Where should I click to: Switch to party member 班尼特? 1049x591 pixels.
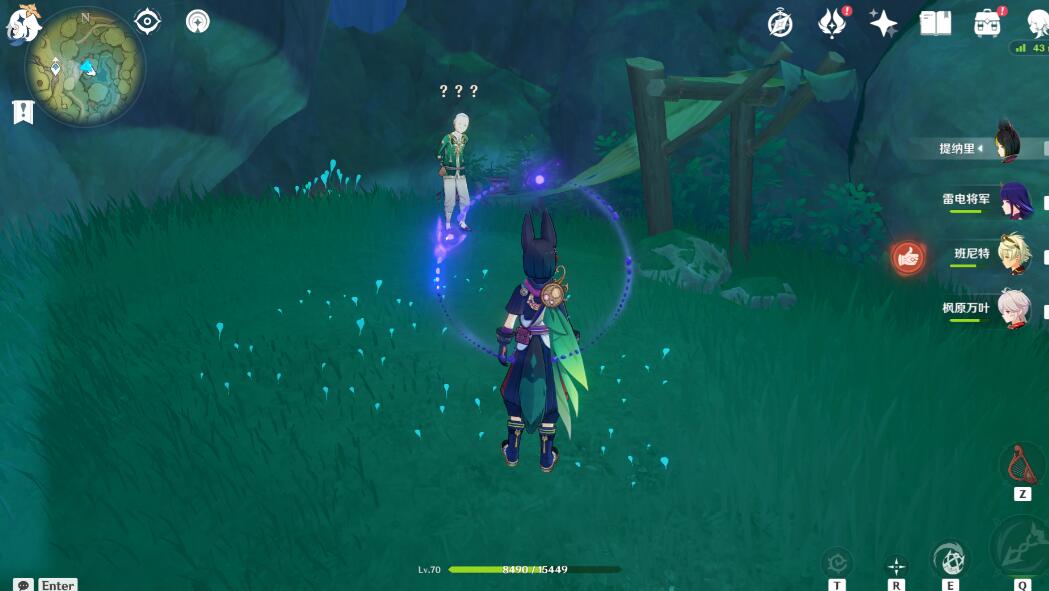coord(1012,254)
